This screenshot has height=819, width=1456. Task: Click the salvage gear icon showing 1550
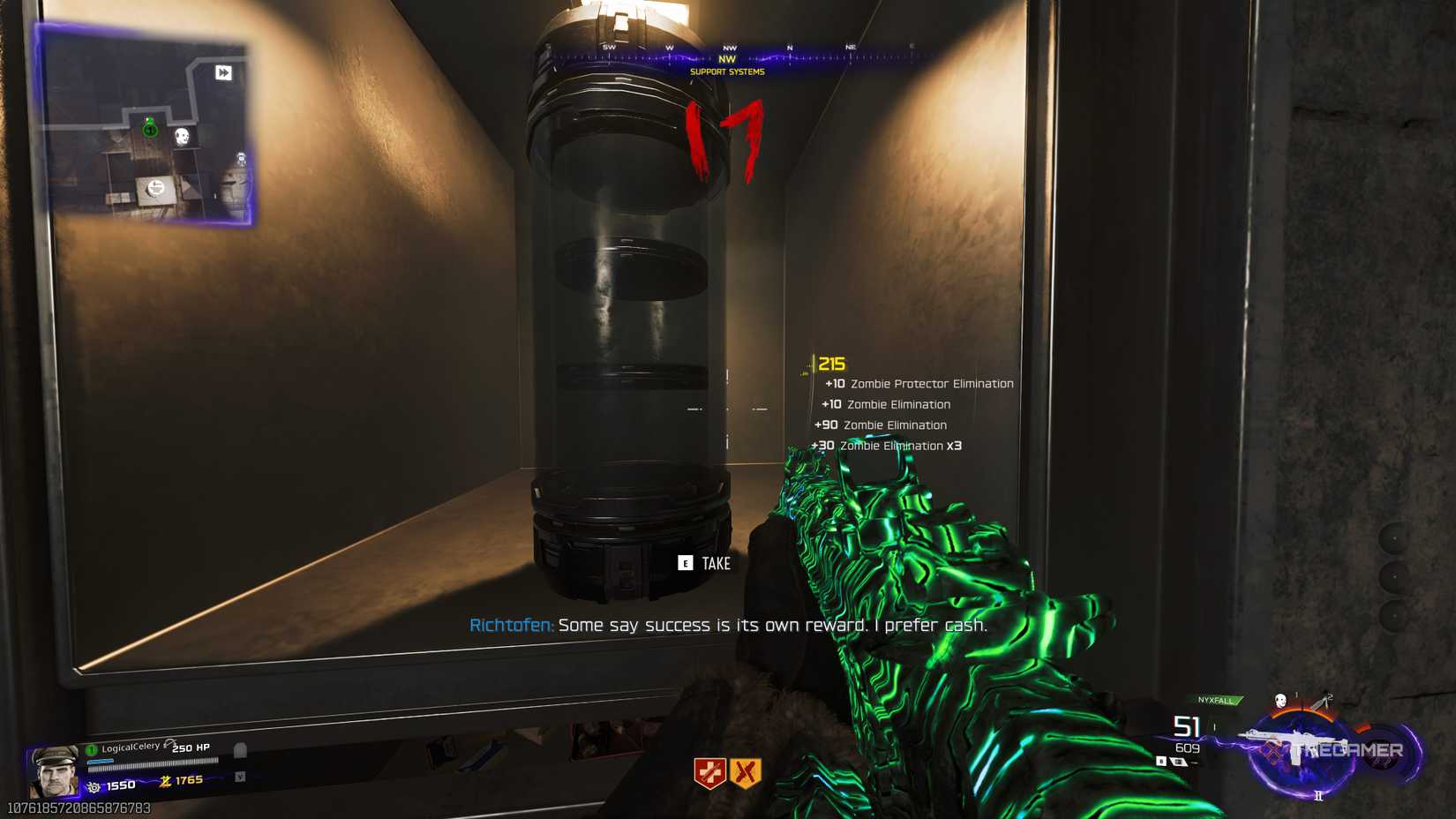(94, 786)
